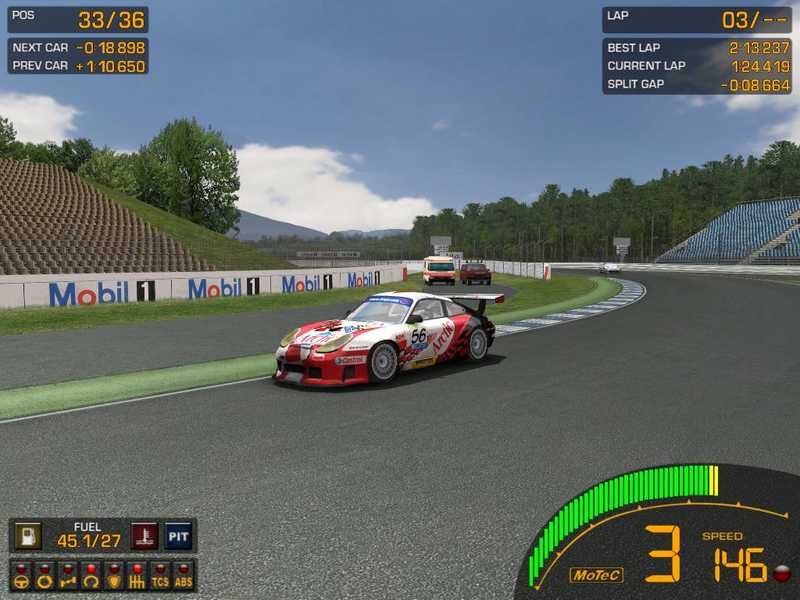
Task: Click the MoTeC logo on the dash
Action: (596, 575)
